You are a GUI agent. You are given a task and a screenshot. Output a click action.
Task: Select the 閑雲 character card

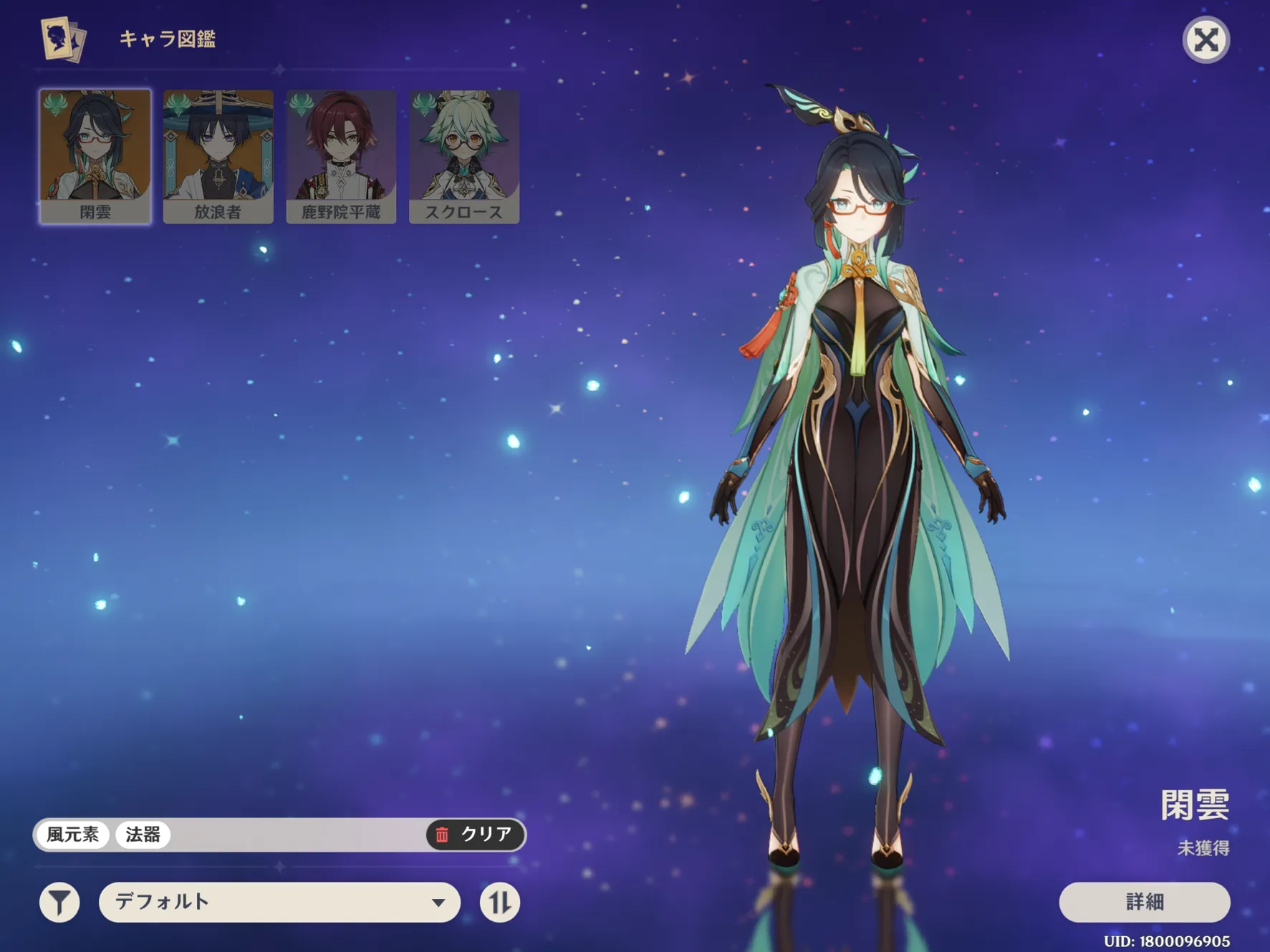[95, 156]
